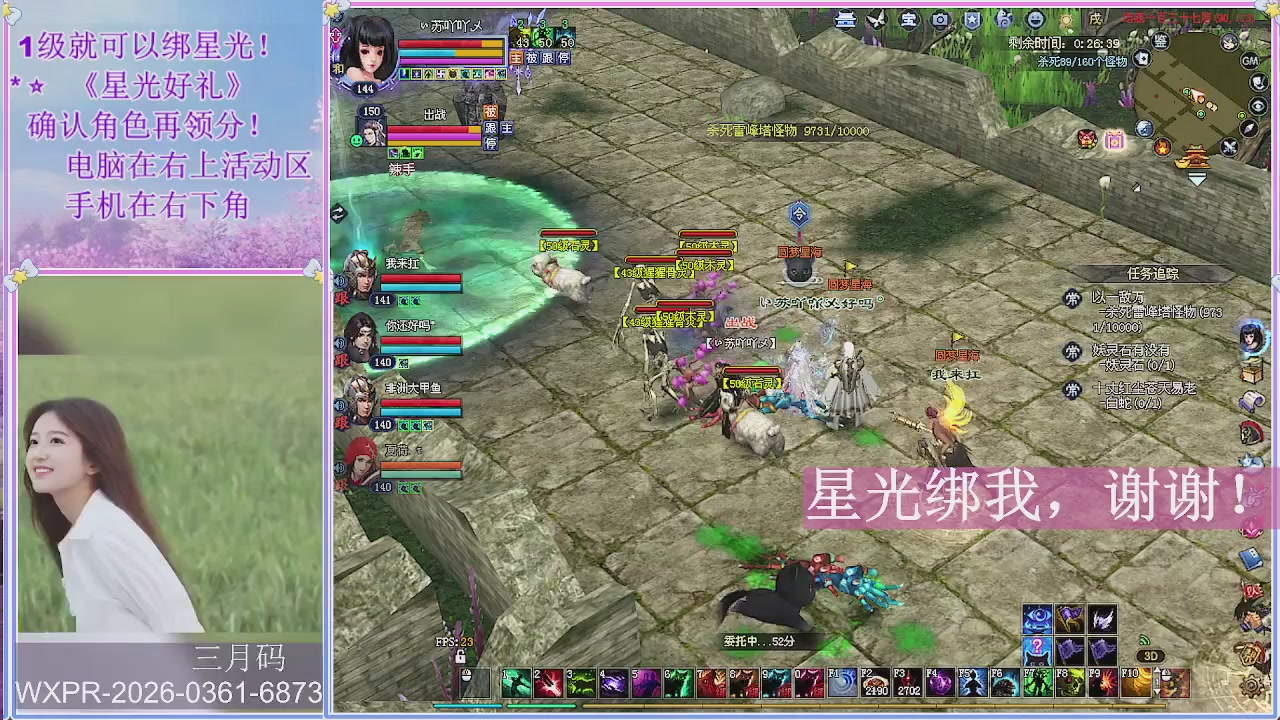This screenshot has width=1280, height=720.
Task: Click the 停 stop toggle near player portrait
Action: [x=564, y=58]
